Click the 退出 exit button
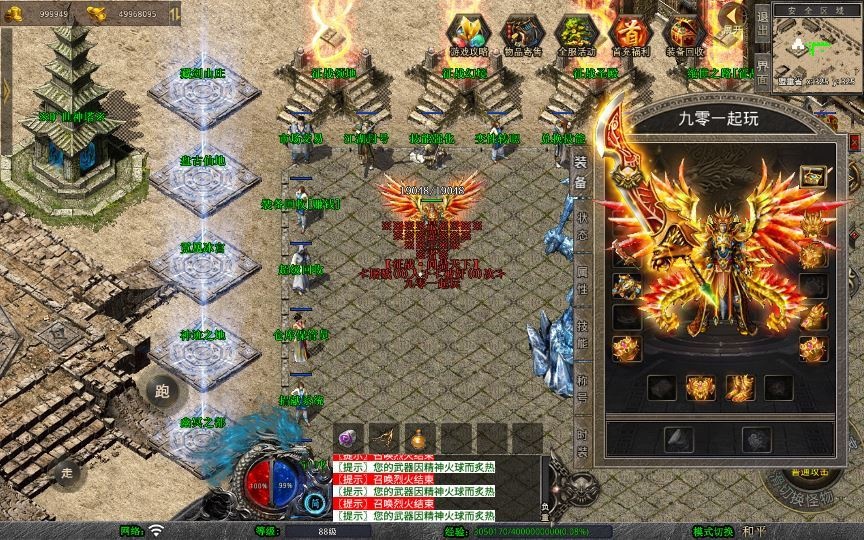The height and width of the screenshot is (540, 864). [762, 22]
